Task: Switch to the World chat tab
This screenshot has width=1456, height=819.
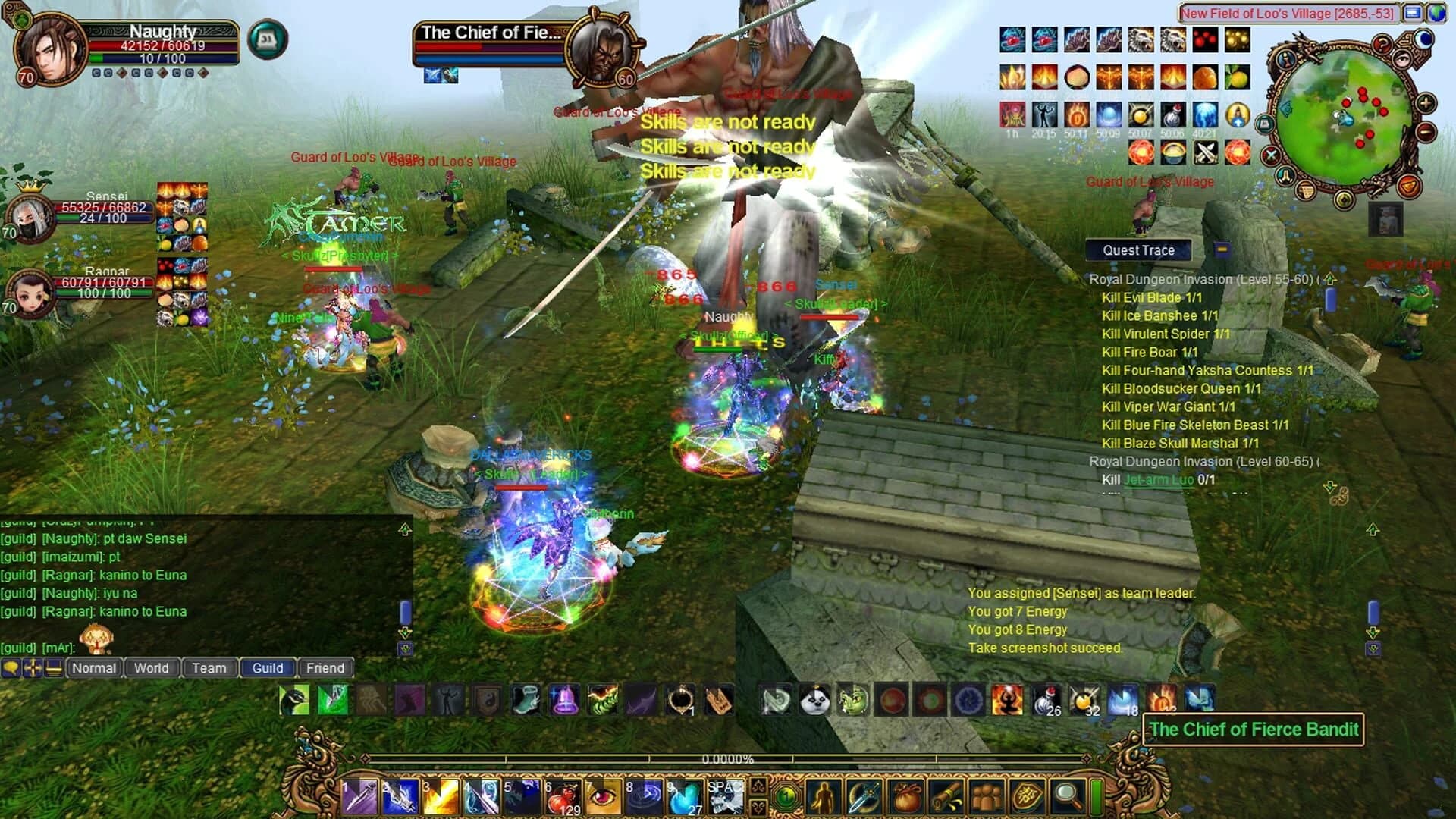Action: pyautogui.click(x=151, y=668)
